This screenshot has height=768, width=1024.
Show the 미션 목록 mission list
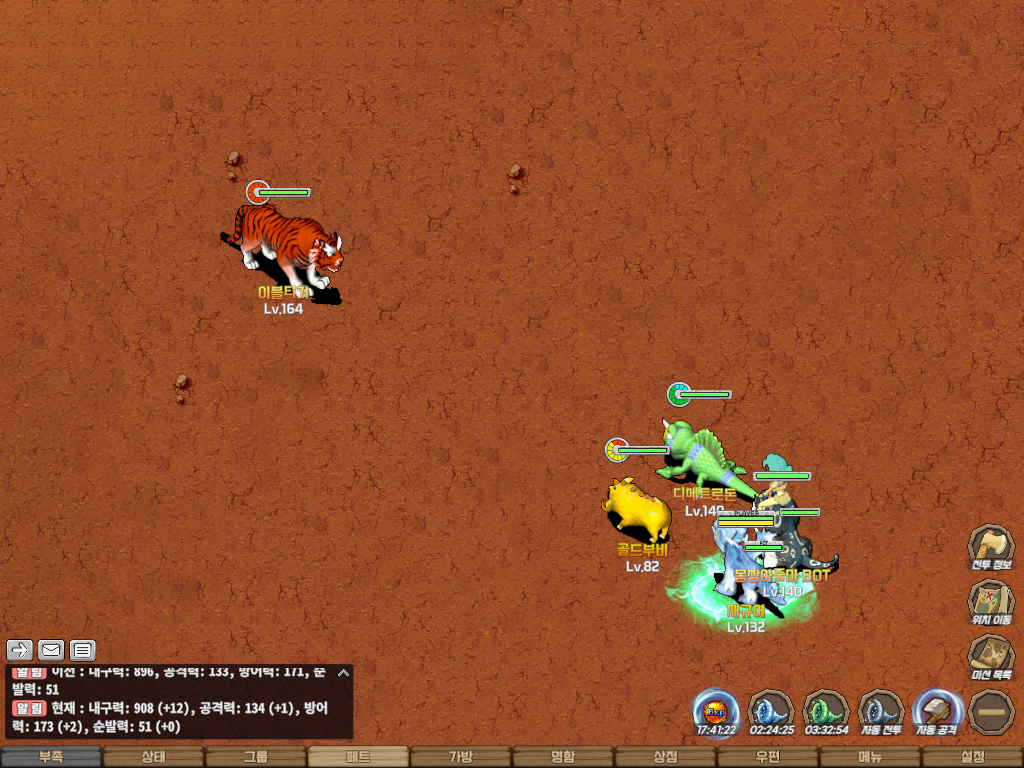click(x=990, y=655)
